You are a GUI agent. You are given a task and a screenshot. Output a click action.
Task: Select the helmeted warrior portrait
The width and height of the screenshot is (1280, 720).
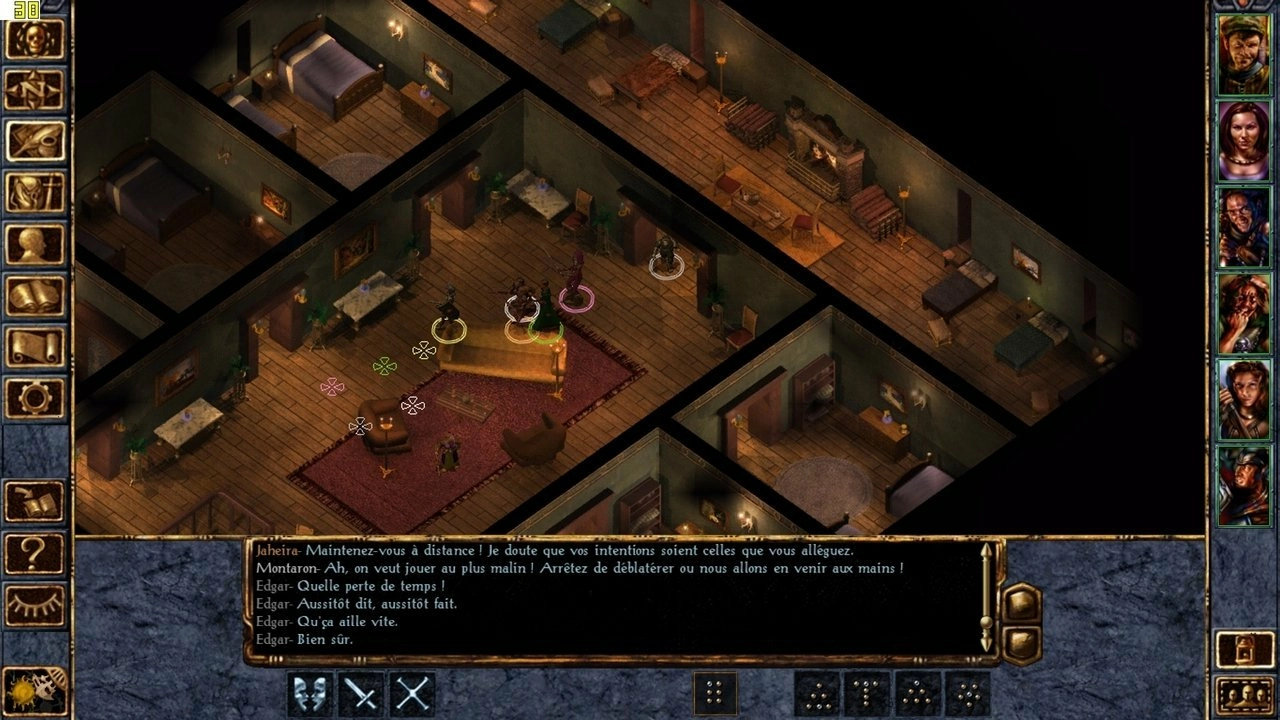[x=1243, y=486]
